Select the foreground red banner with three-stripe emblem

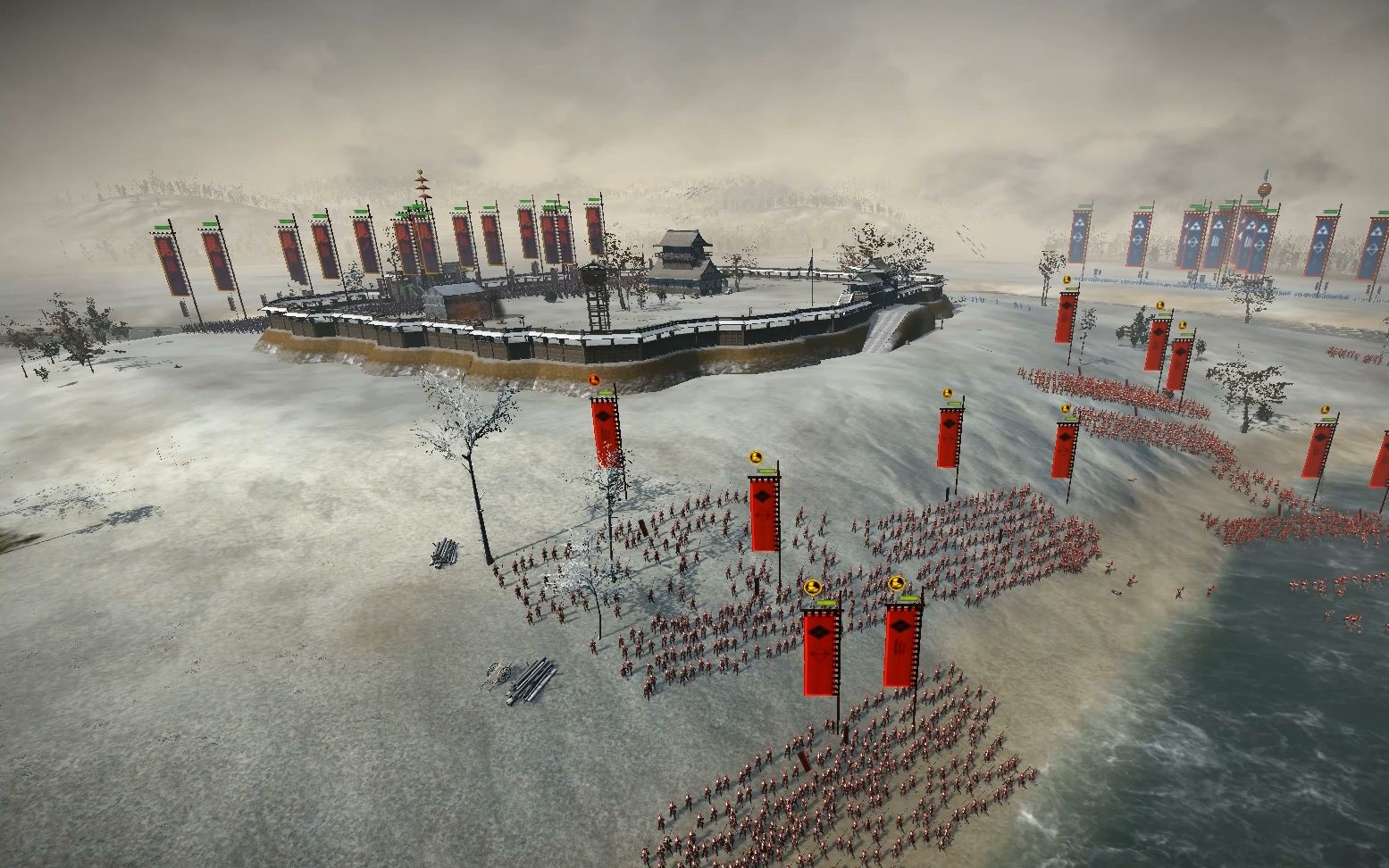click(x=902, y=644)
